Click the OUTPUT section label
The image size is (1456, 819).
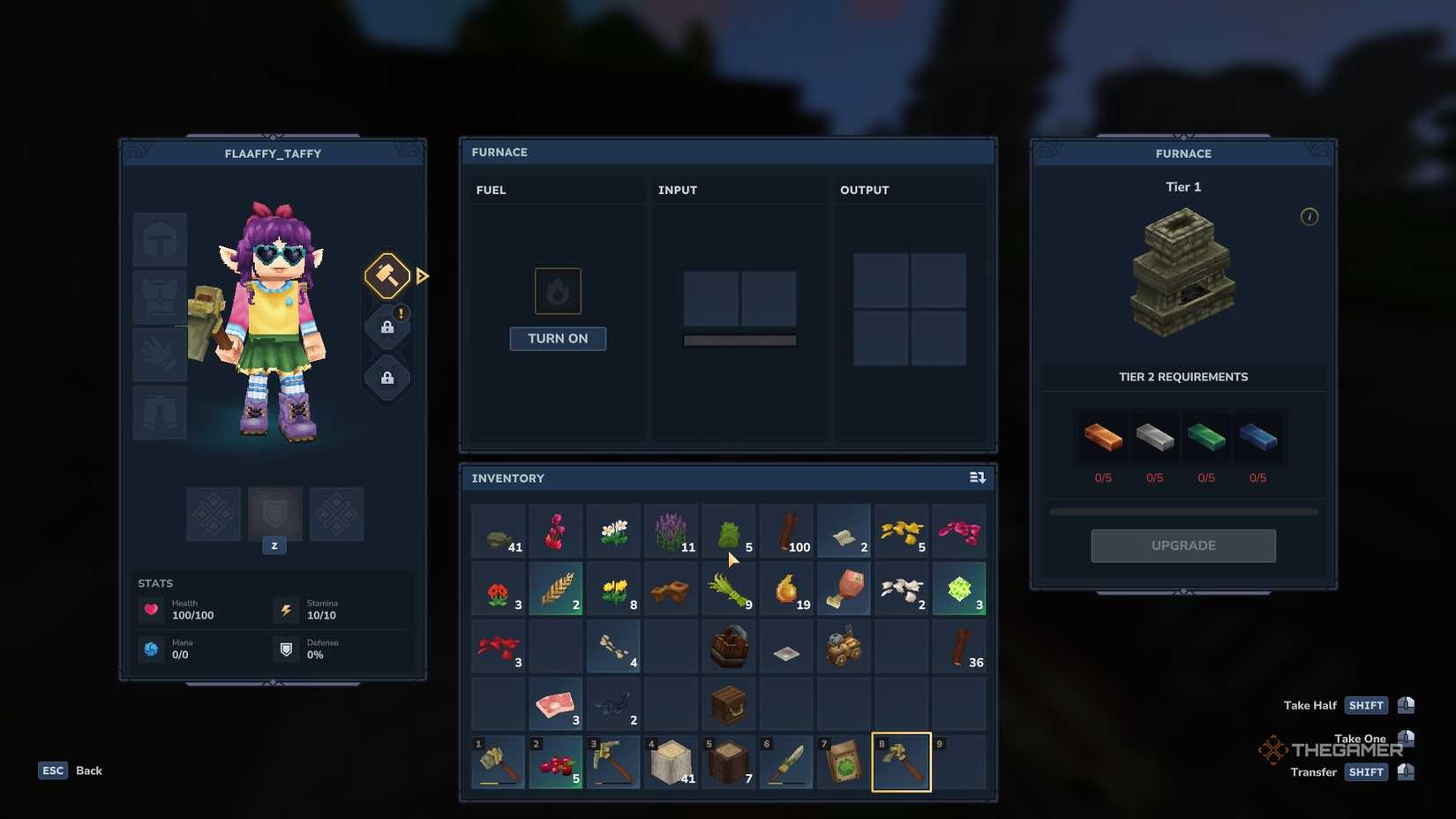tap(864, 190)
